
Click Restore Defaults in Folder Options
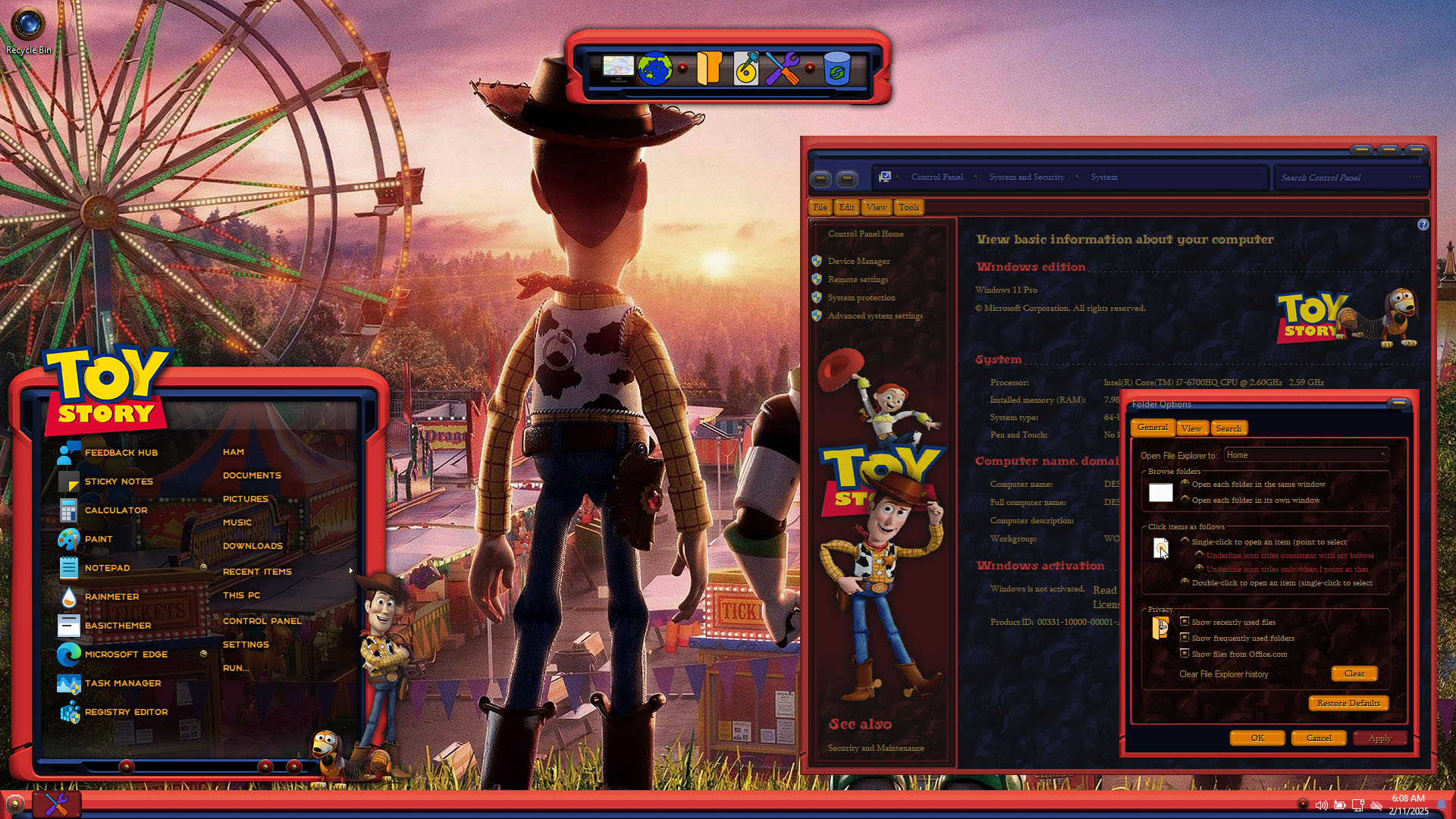click(1348, 703)
